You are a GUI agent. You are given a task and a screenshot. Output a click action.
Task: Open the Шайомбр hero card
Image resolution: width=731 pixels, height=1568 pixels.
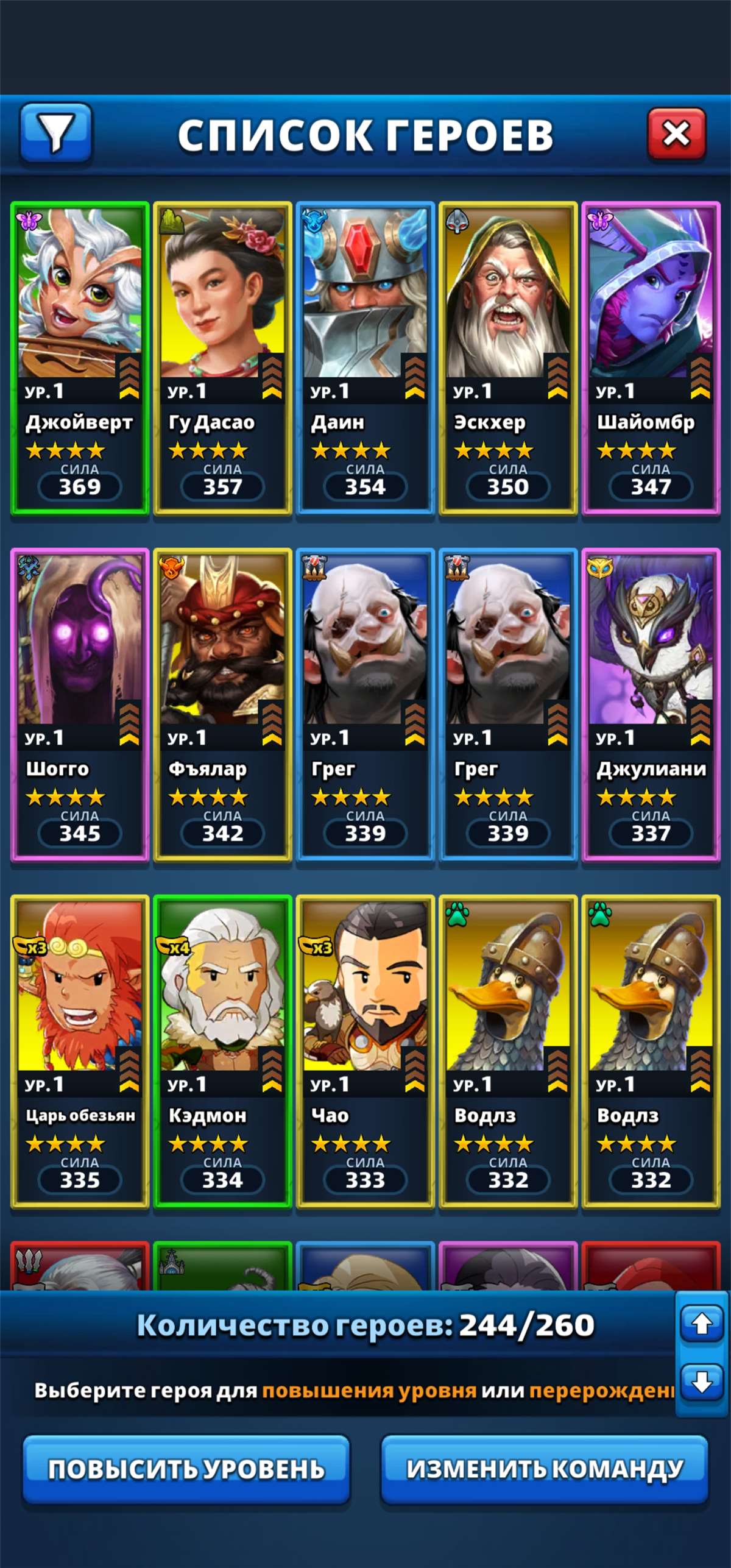tap(651, 358)
